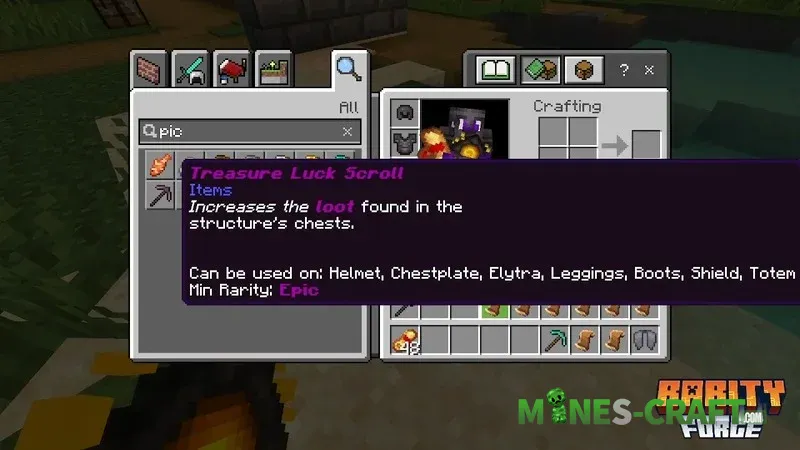Select the stack of 48 items in hotbar
The height and width of the screenshot is (450, 800).
click(x=405, y=339)
